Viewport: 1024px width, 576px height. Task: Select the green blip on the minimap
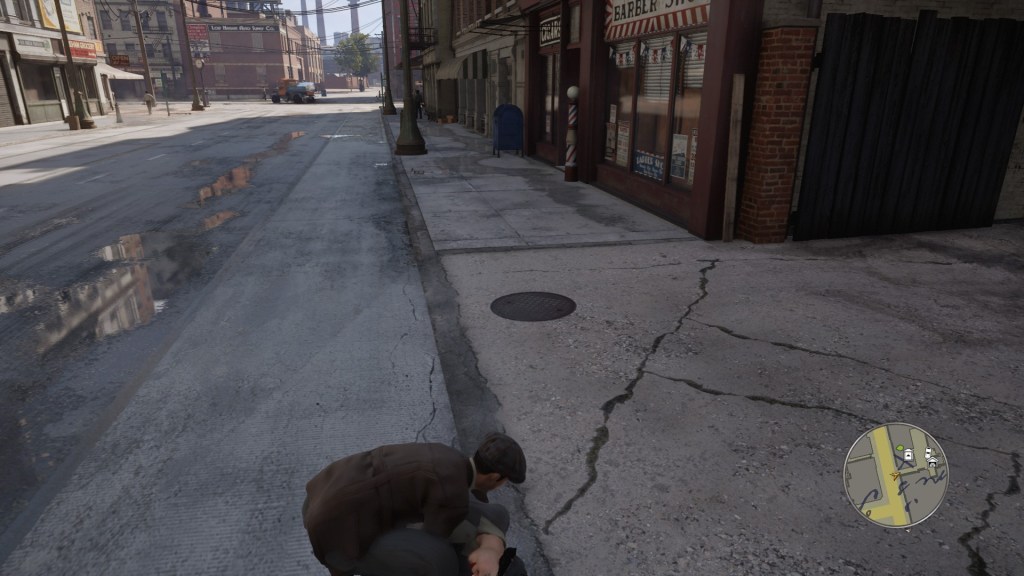[900, 448]
